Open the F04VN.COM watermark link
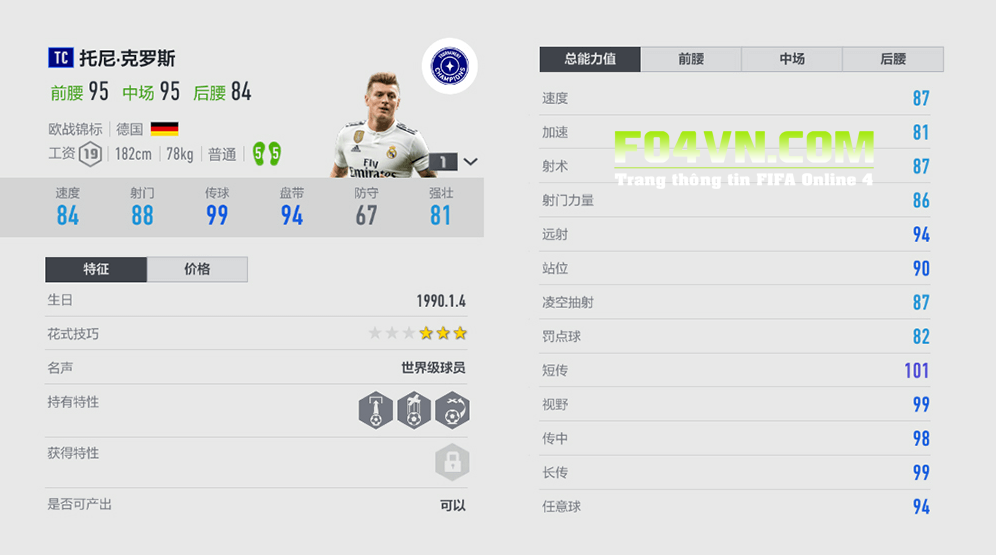The width and height of the screenshot is (996, 555). pyautogui.click(x=743, y=150)
